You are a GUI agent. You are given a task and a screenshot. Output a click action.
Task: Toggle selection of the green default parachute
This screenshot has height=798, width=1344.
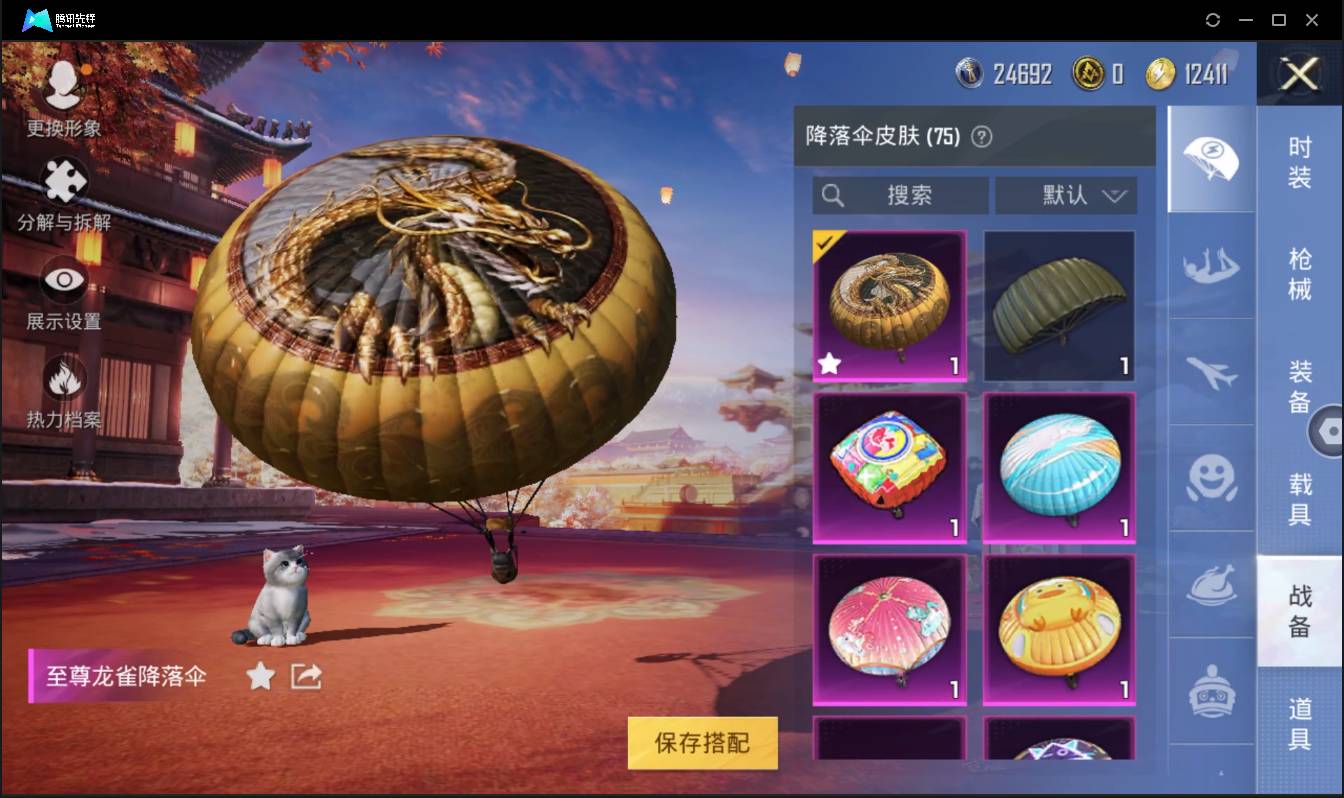tap(1058, 303)
